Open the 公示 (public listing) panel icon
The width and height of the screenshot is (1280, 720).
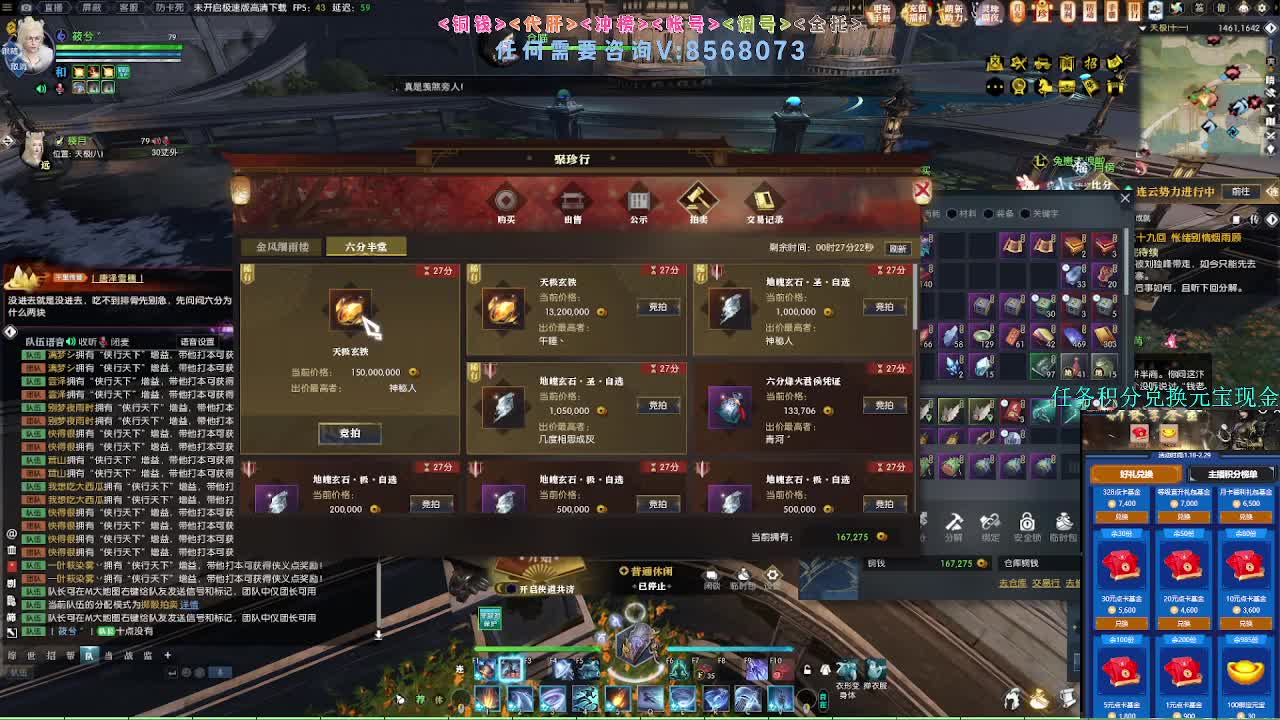(638, 201)
